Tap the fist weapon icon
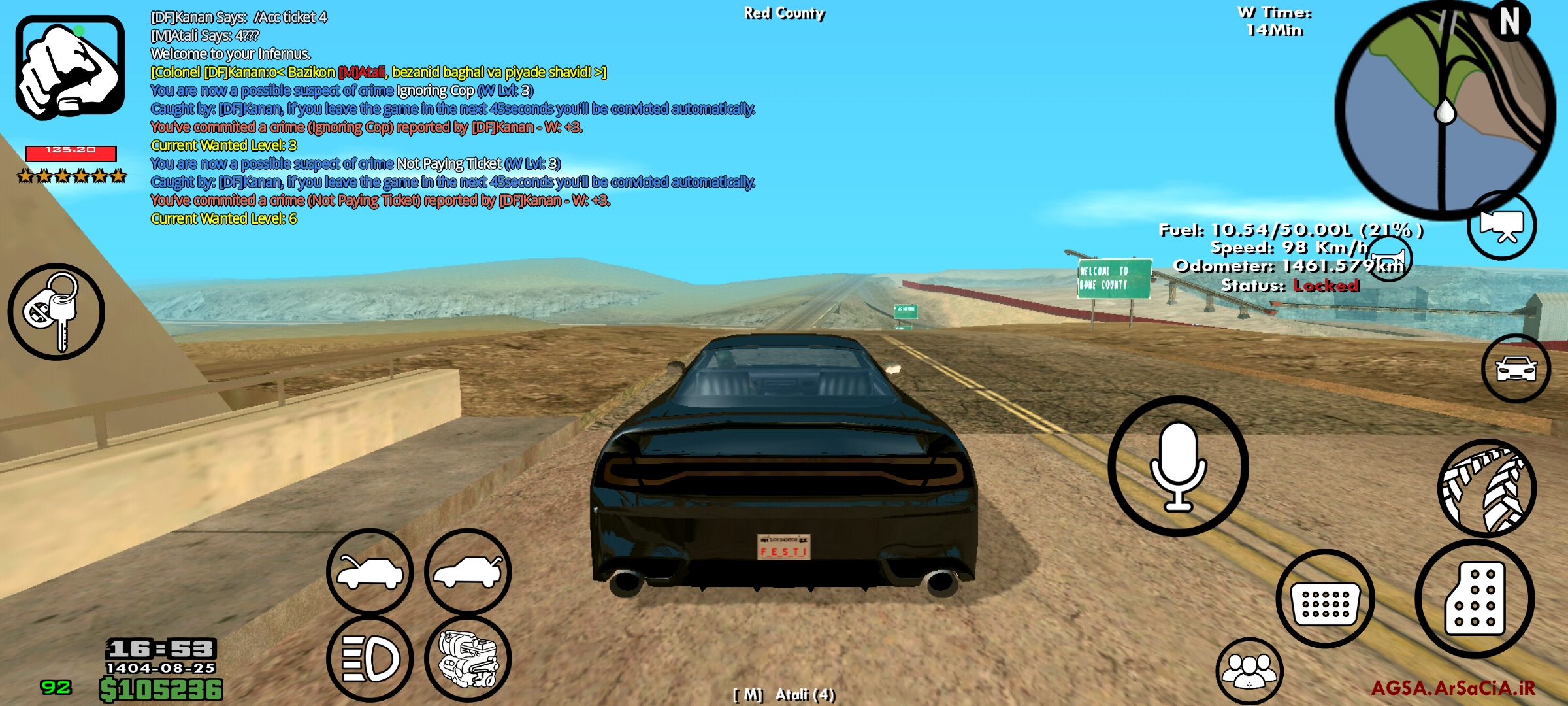This screenshot has width=1568, height=706. (70, 68)
